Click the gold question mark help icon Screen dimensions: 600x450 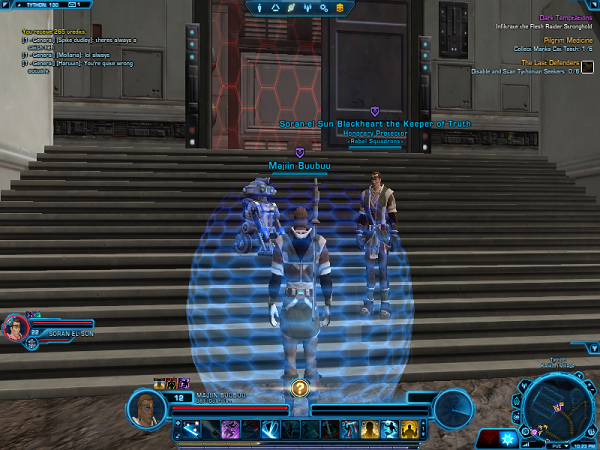pyautogui.click(x=299, y=388)
